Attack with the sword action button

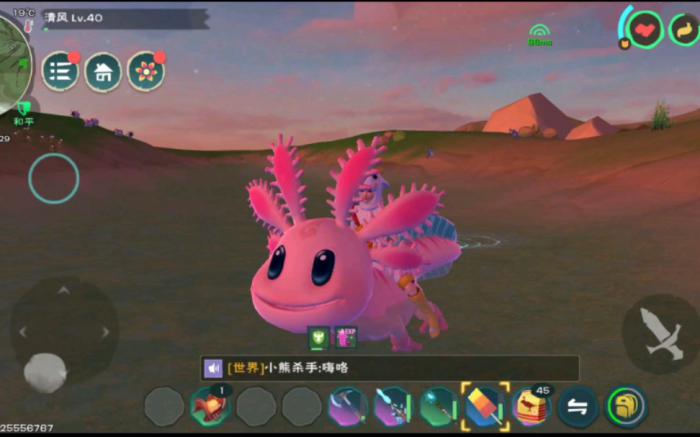[x=660, y=334]
